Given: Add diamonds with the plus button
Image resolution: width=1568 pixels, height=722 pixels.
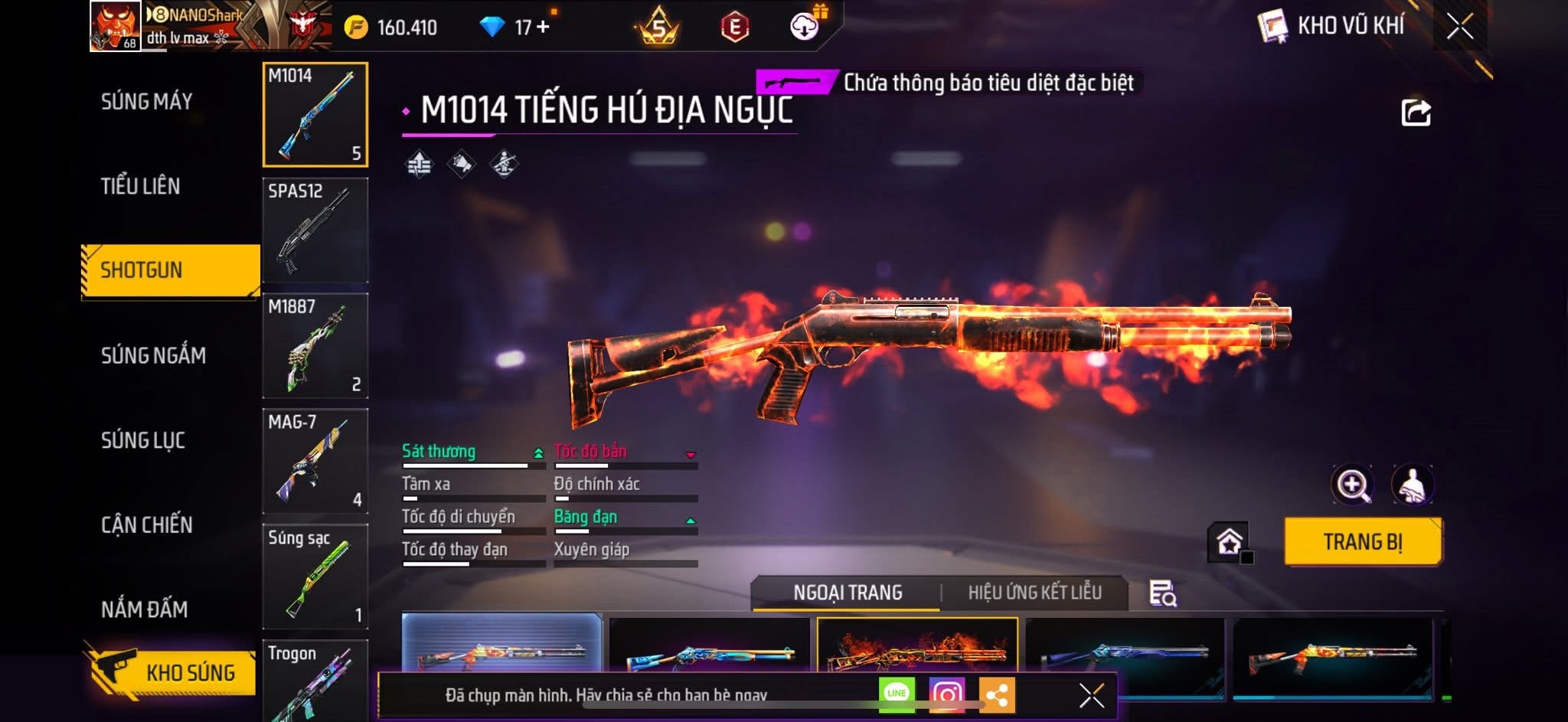Looking at the screenshot, I should (x=543, y=27).
